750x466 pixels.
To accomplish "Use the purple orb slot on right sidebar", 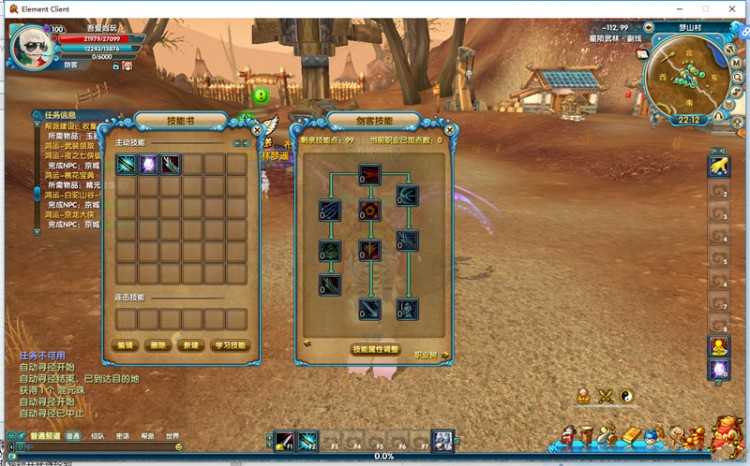I will (719, 370).
